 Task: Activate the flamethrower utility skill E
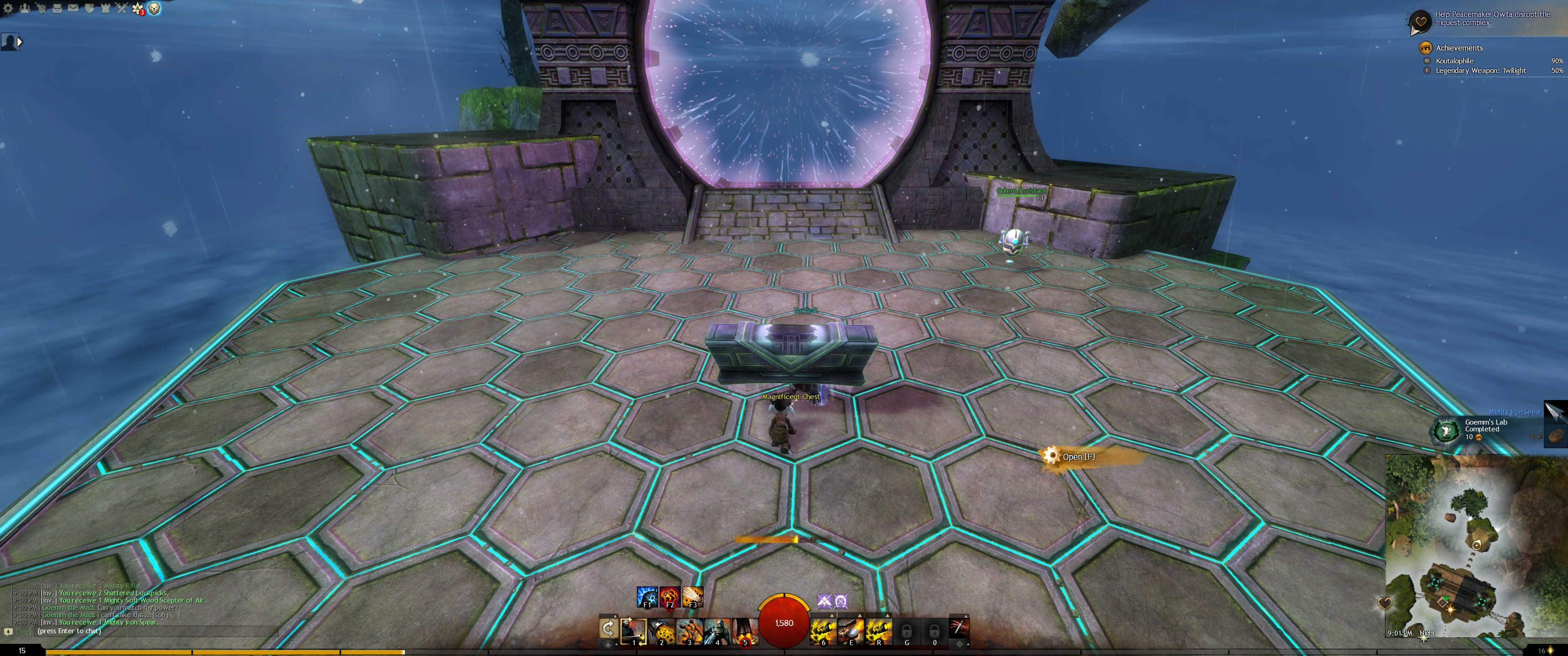(x=851, y=631)
